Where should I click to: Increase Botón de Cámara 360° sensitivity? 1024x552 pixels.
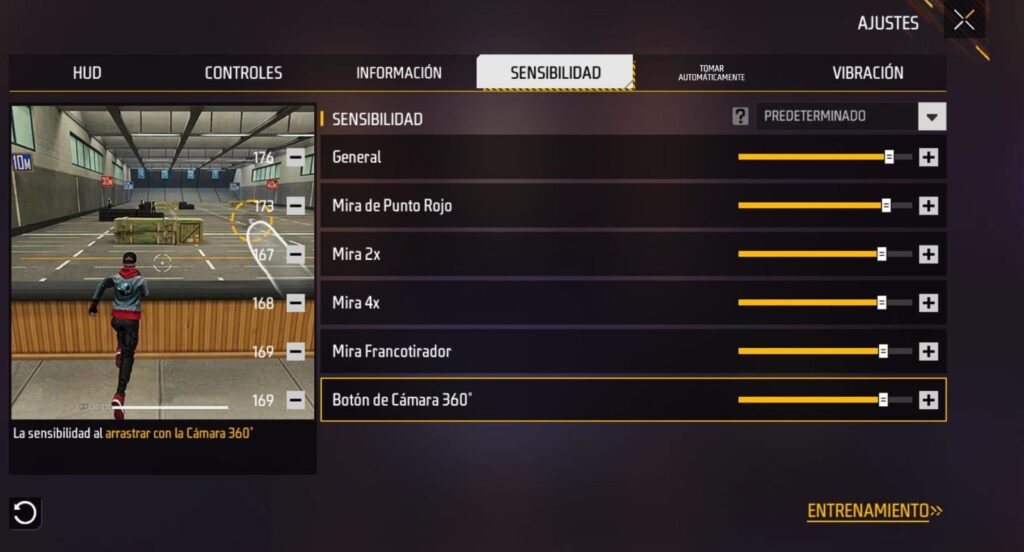click(928, 400)
